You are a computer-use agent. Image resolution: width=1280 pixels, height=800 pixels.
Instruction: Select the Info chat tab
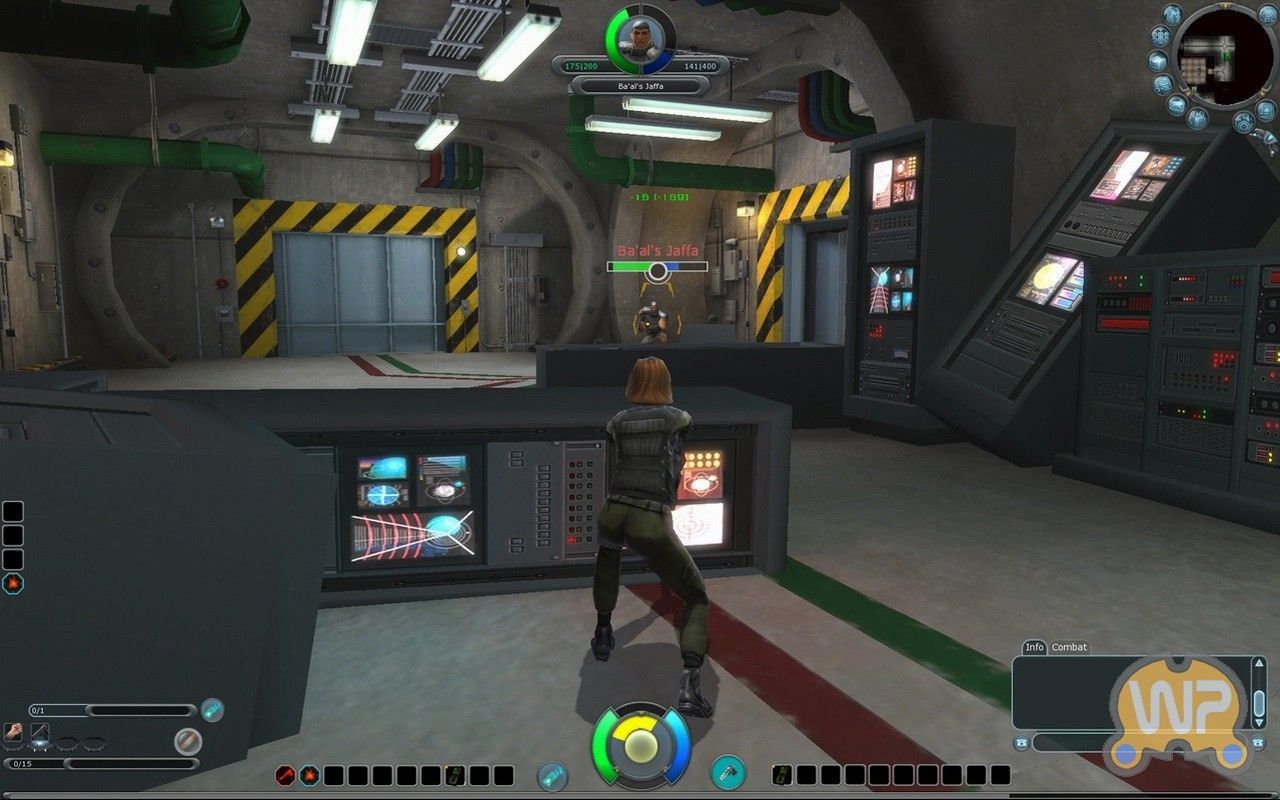pyautogui.click(x=1035, y=647)
